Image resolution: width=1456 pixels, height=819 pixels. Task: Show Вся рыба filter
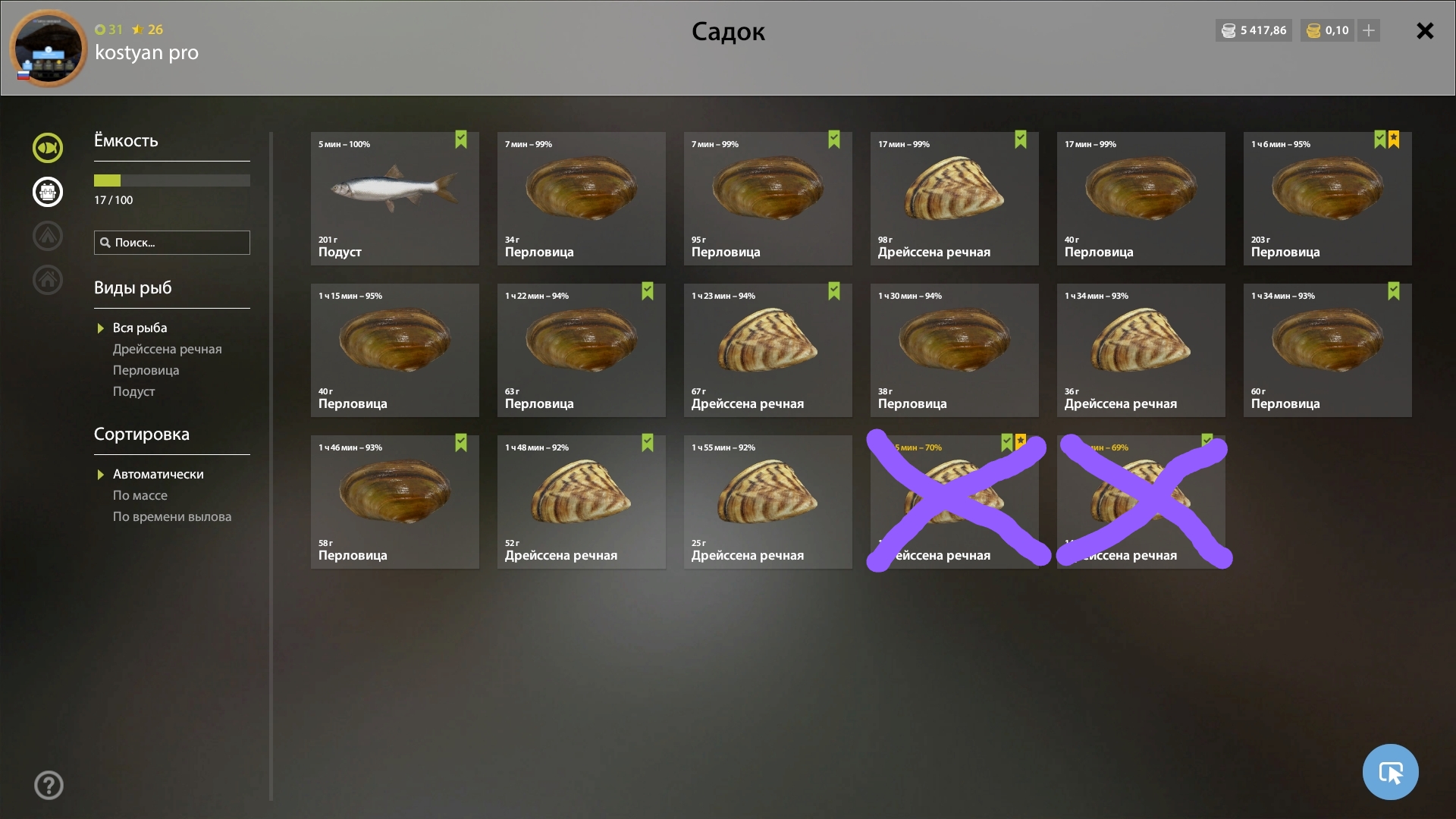coord(140,328)
